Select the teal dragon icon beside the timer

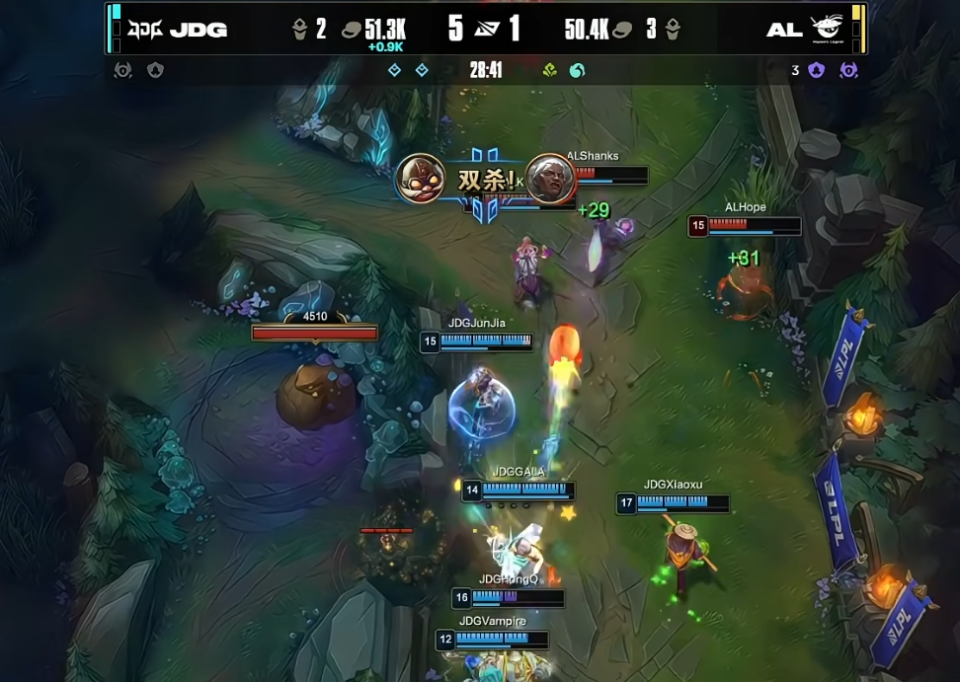click(577, 71)
